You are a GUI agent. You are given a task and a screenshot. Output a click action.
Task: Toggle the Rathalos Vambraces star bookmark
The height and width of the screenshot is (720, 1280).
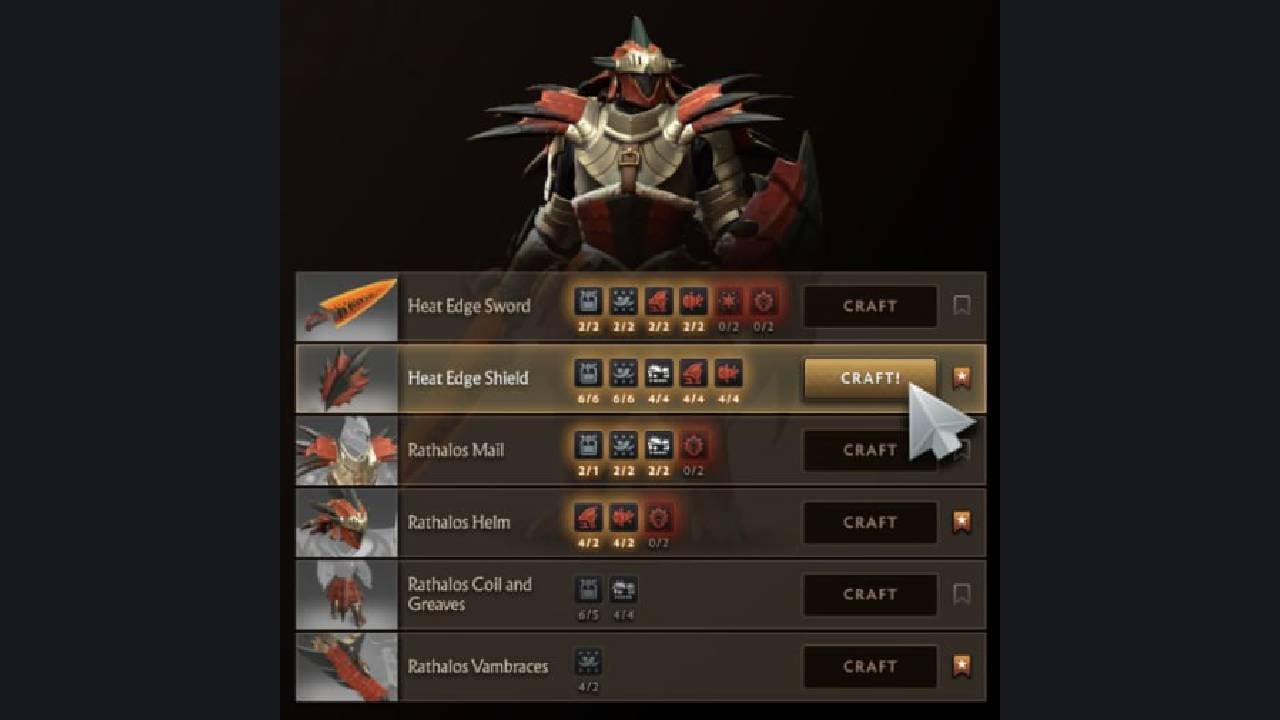click(961, 666)
